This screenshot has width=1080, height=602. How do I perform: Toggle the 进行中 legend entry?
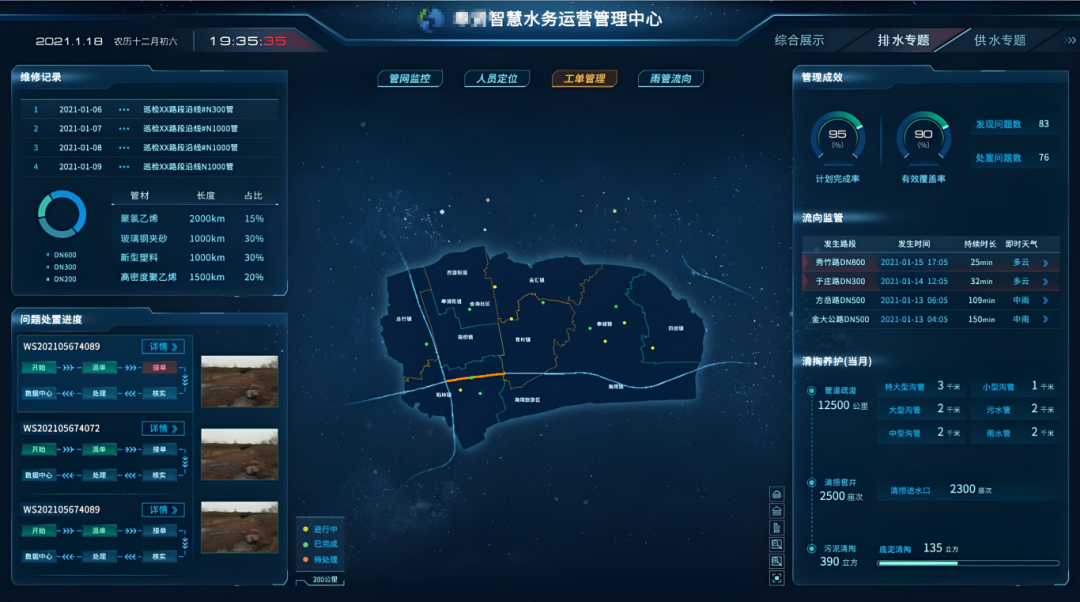point(321,529)
